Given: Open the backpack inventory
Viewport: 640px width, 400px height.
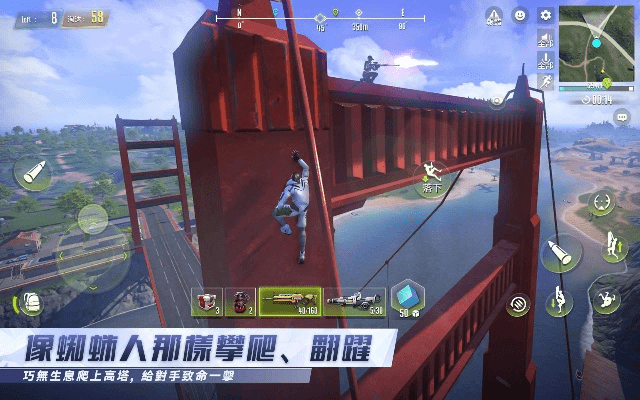Looking at the screenshot, I should pos(30,304).
